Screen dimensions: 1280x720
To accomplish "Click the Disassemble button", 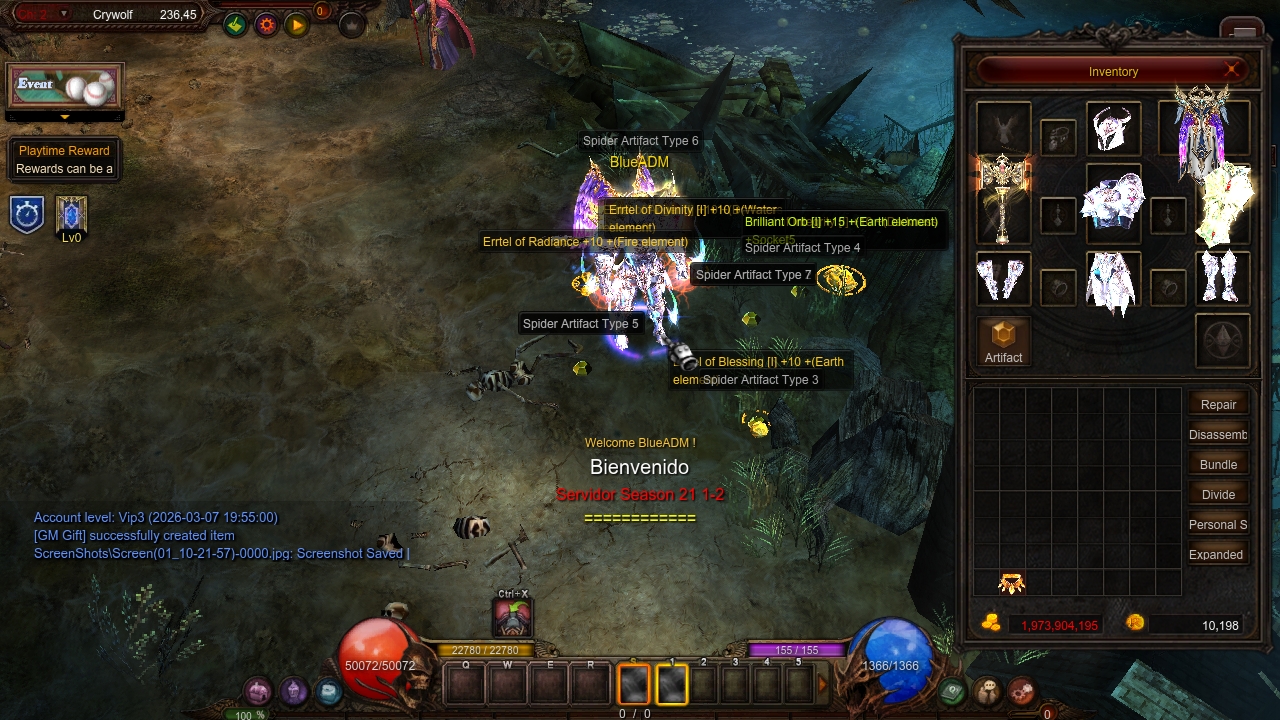I will [1218, 434].
